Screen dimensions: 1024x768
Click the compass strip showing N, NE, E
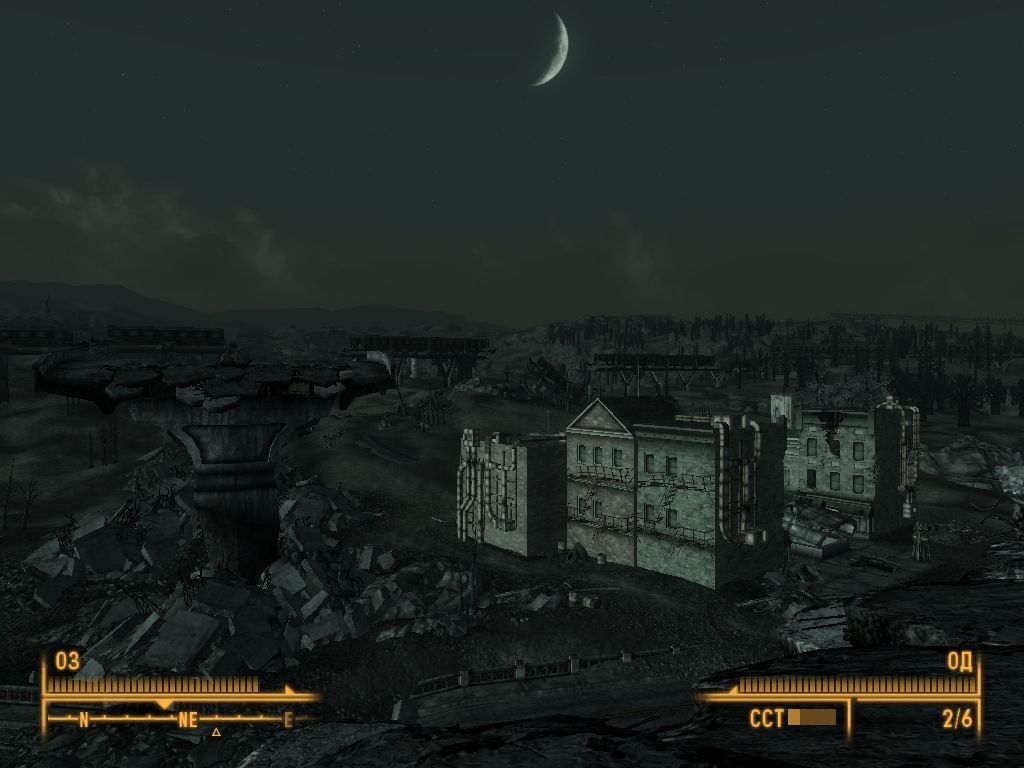click(185, 718)
